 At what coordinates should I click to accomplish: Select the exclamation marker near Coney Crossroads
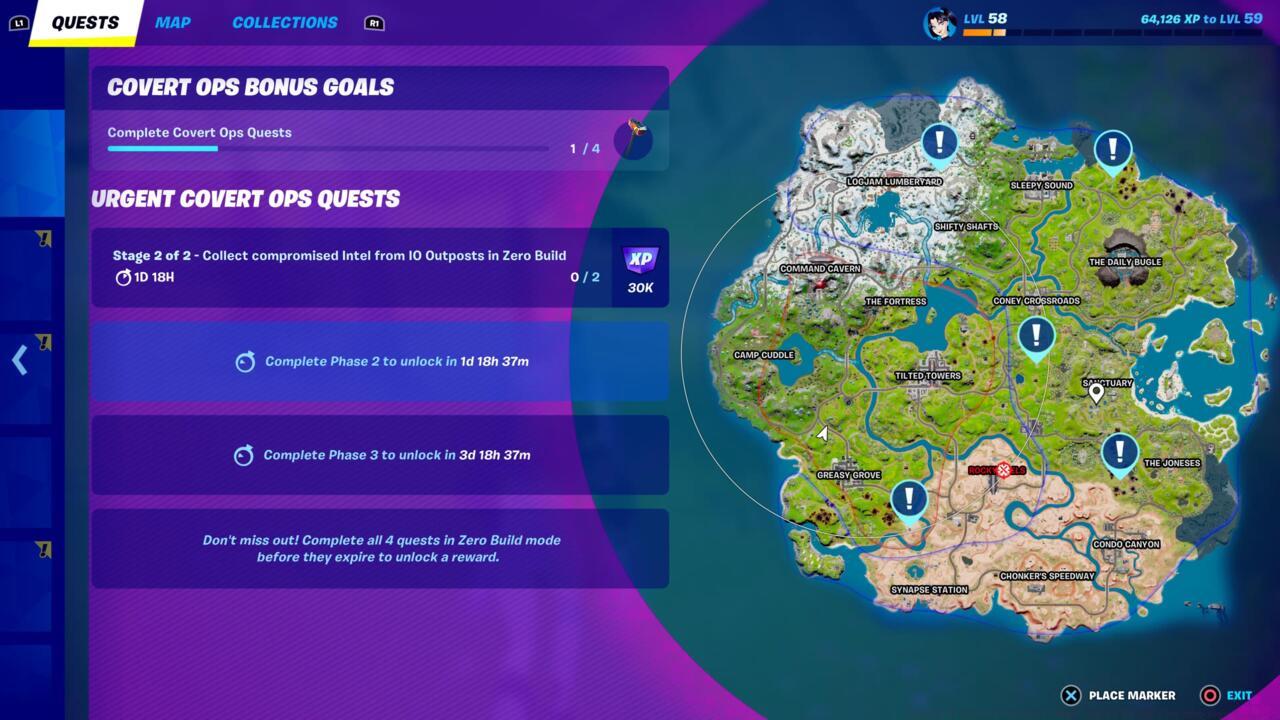[x=1036, y=336]
